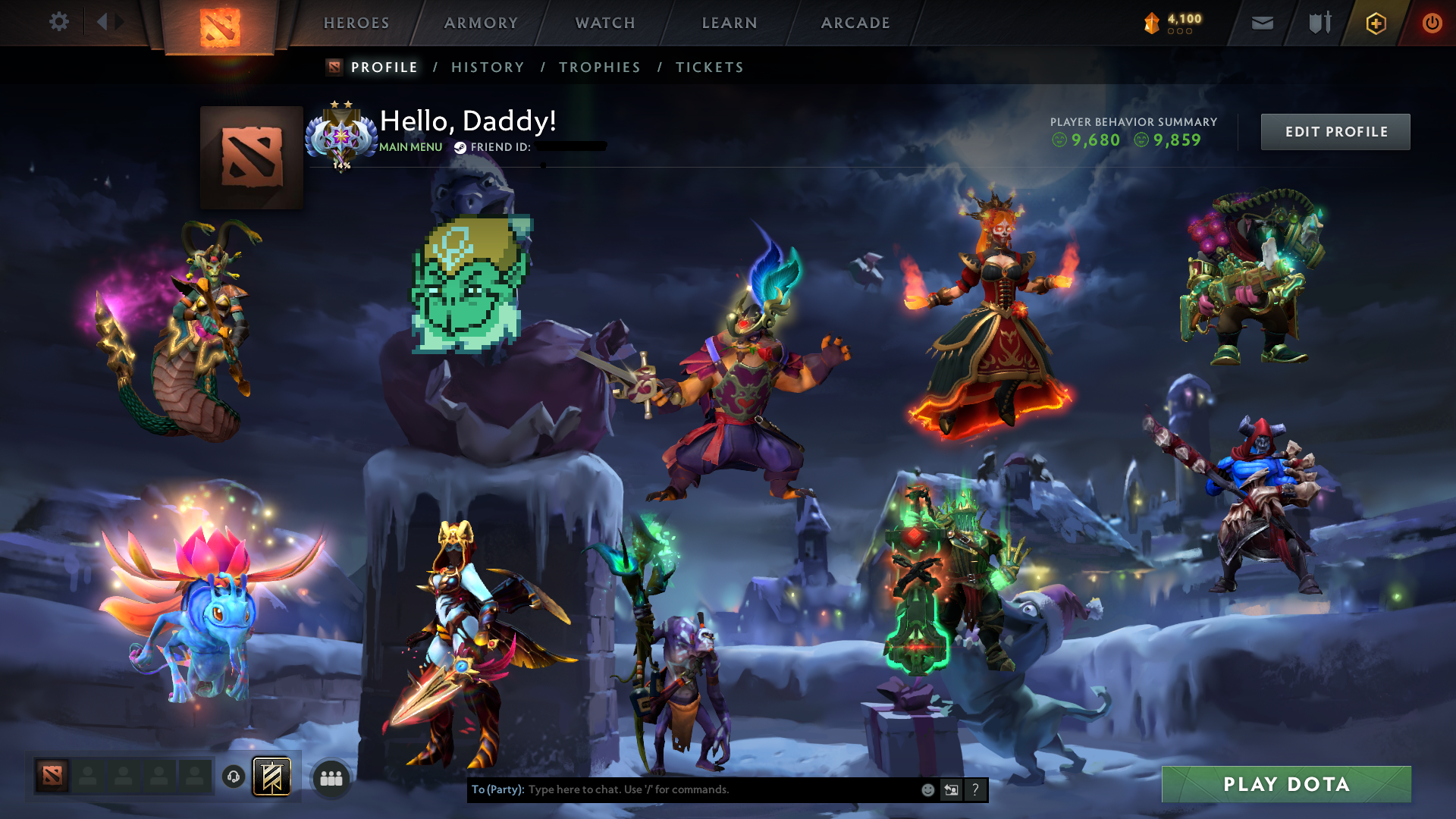Toggle party voice chat with the headset icon
The width and height of the screenshot is (1456, 819).
coord(233,777)
